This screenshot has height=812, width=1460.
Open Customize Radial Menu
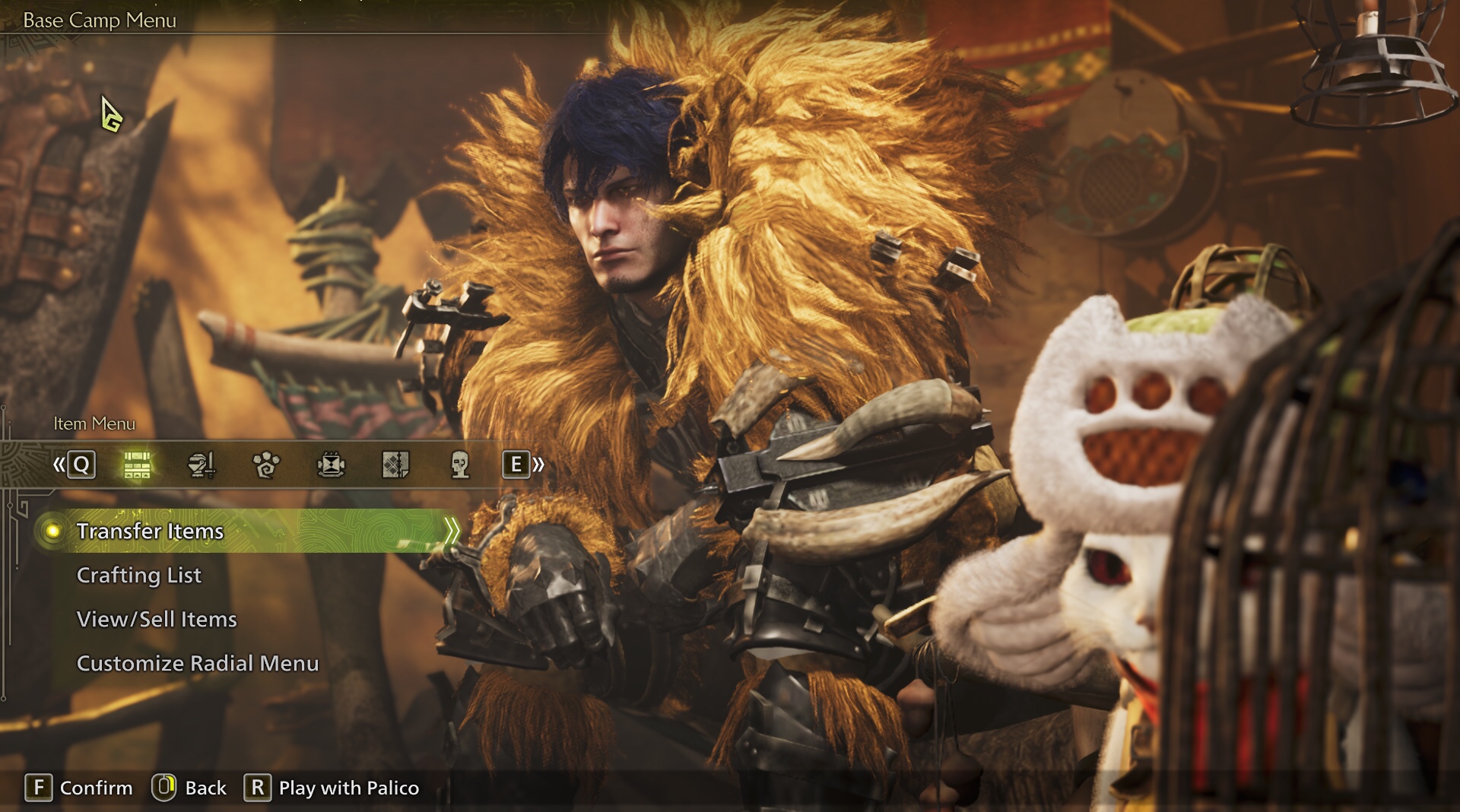pyautogui.click(x=198, y=663)
